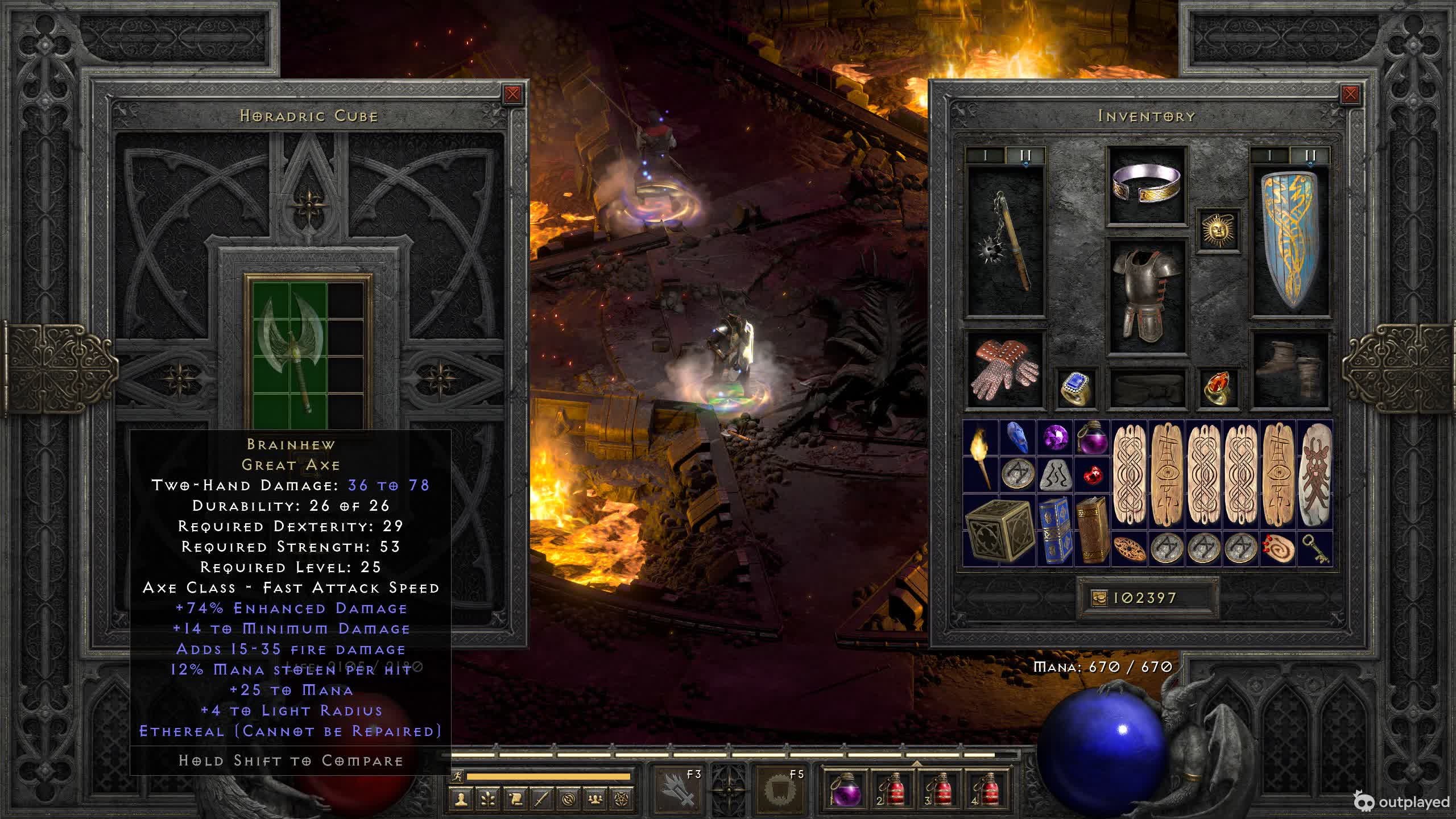Select the equipped body armor

tap(1146, 296)
